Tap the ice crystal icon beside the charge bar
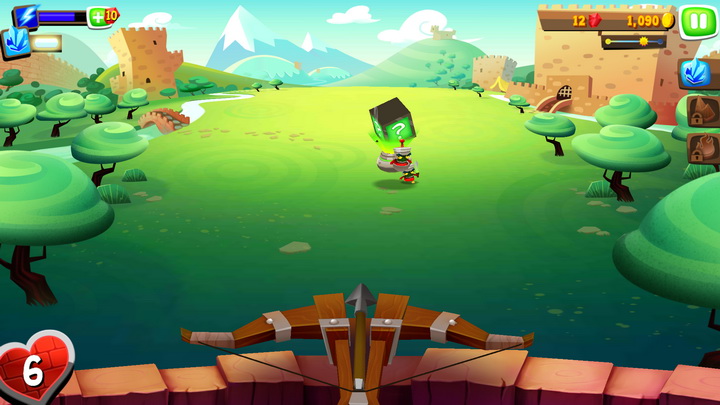This screenshot has height=405, width=720. pos(17,43)
